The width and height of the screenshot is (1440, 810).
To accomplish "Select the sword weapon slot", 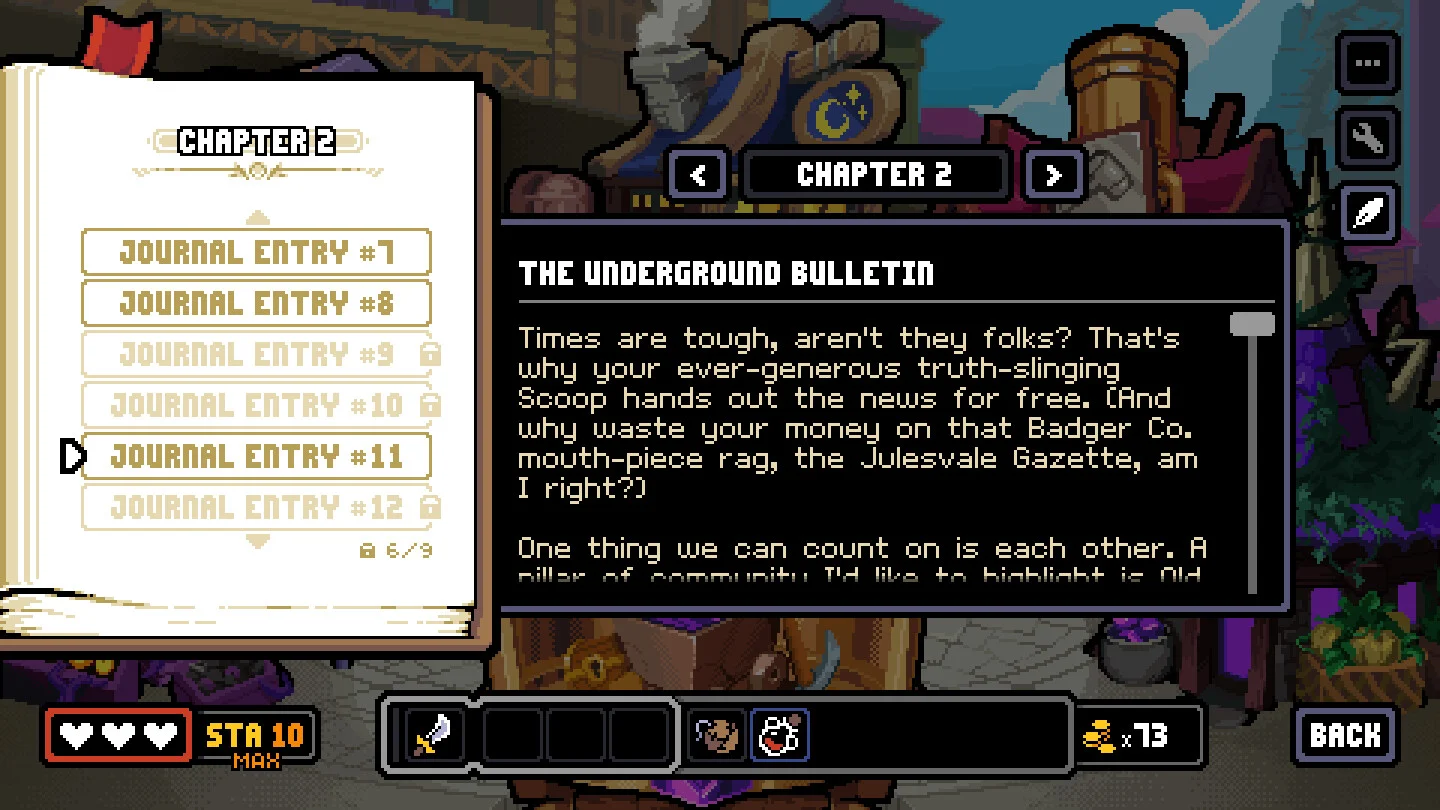I will (x=435, y=737).
